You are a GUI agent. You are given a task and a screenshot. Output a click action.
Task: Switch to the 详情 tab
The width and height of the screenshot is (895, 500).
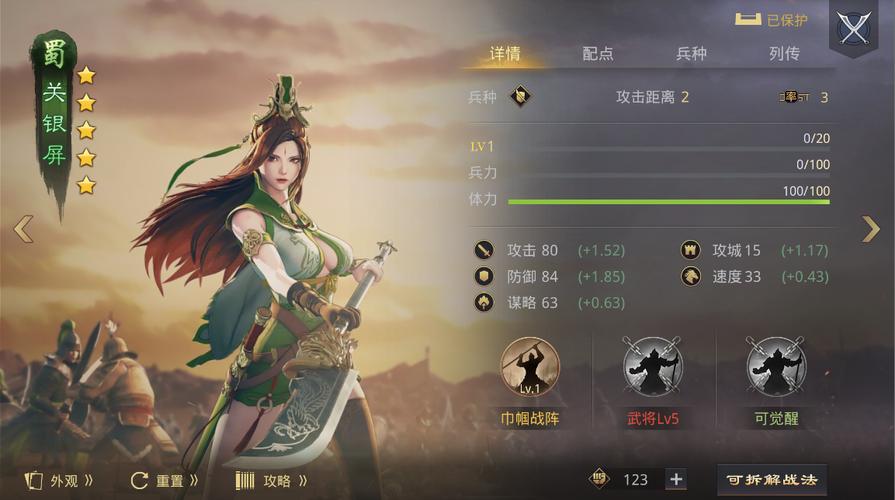pos(505,54)
